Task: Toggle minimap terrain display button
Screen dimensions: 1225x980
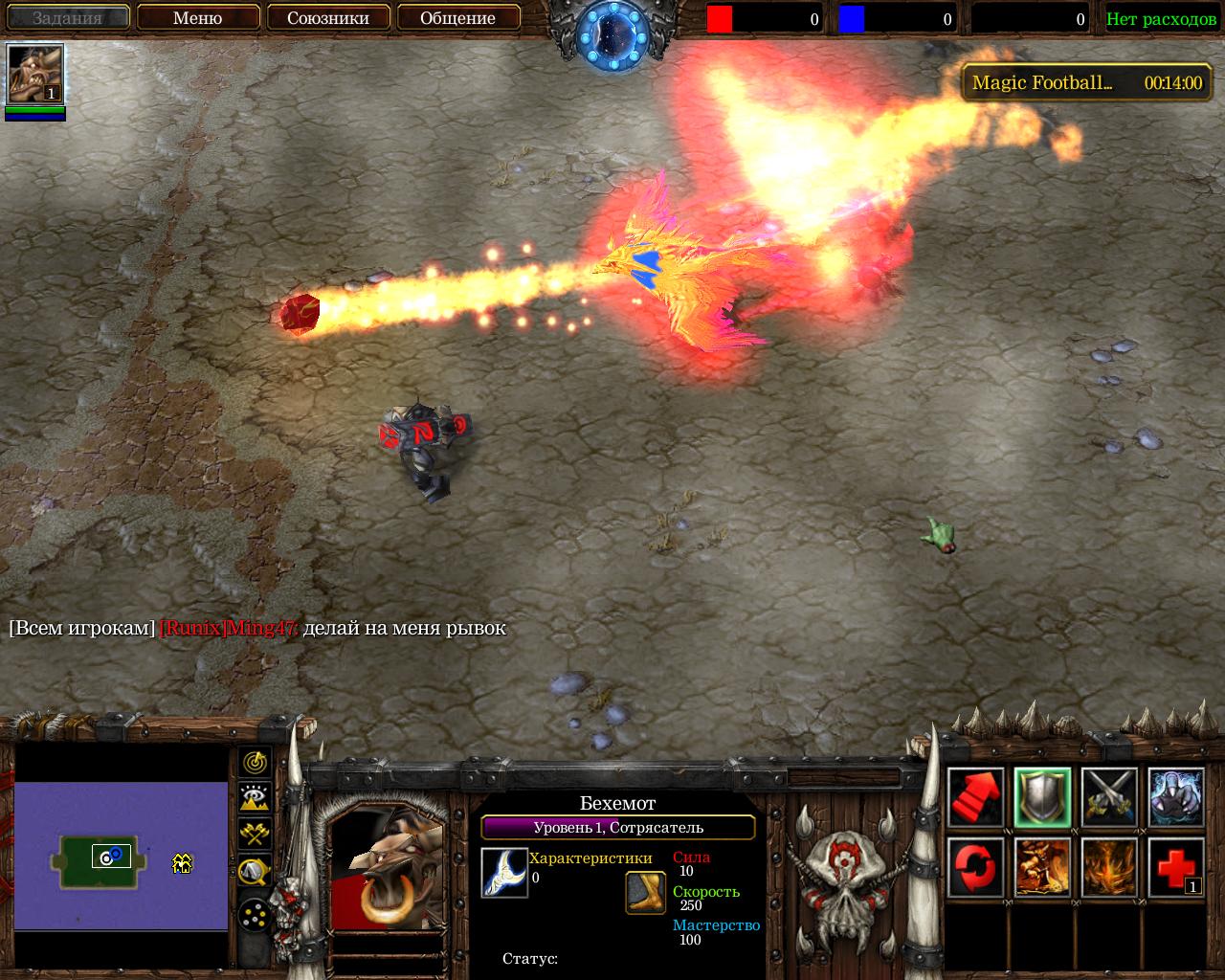Action: coord(255,797)
